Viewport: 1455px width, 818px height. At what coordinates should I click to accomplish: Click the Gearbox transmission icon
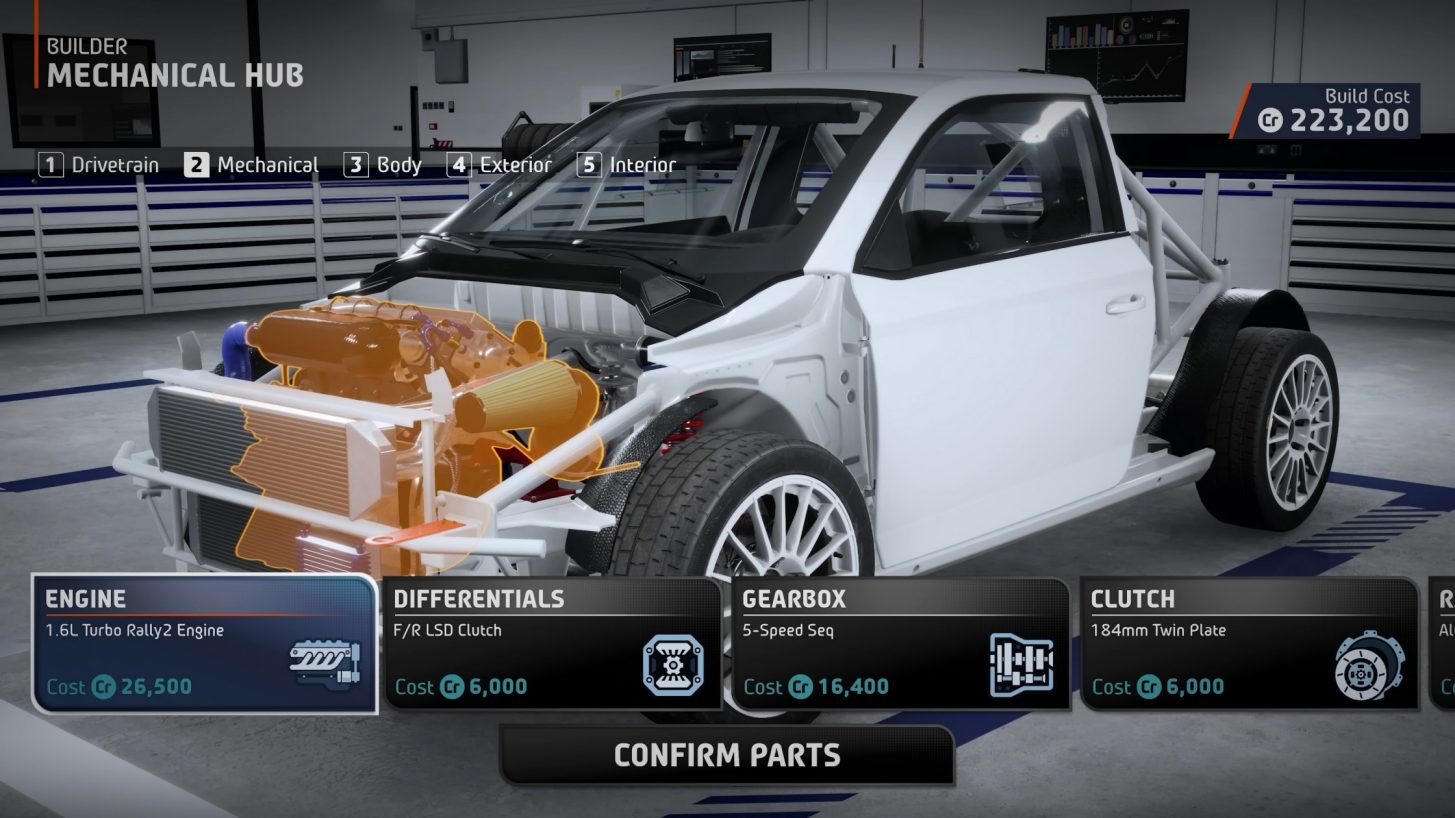1023,662
